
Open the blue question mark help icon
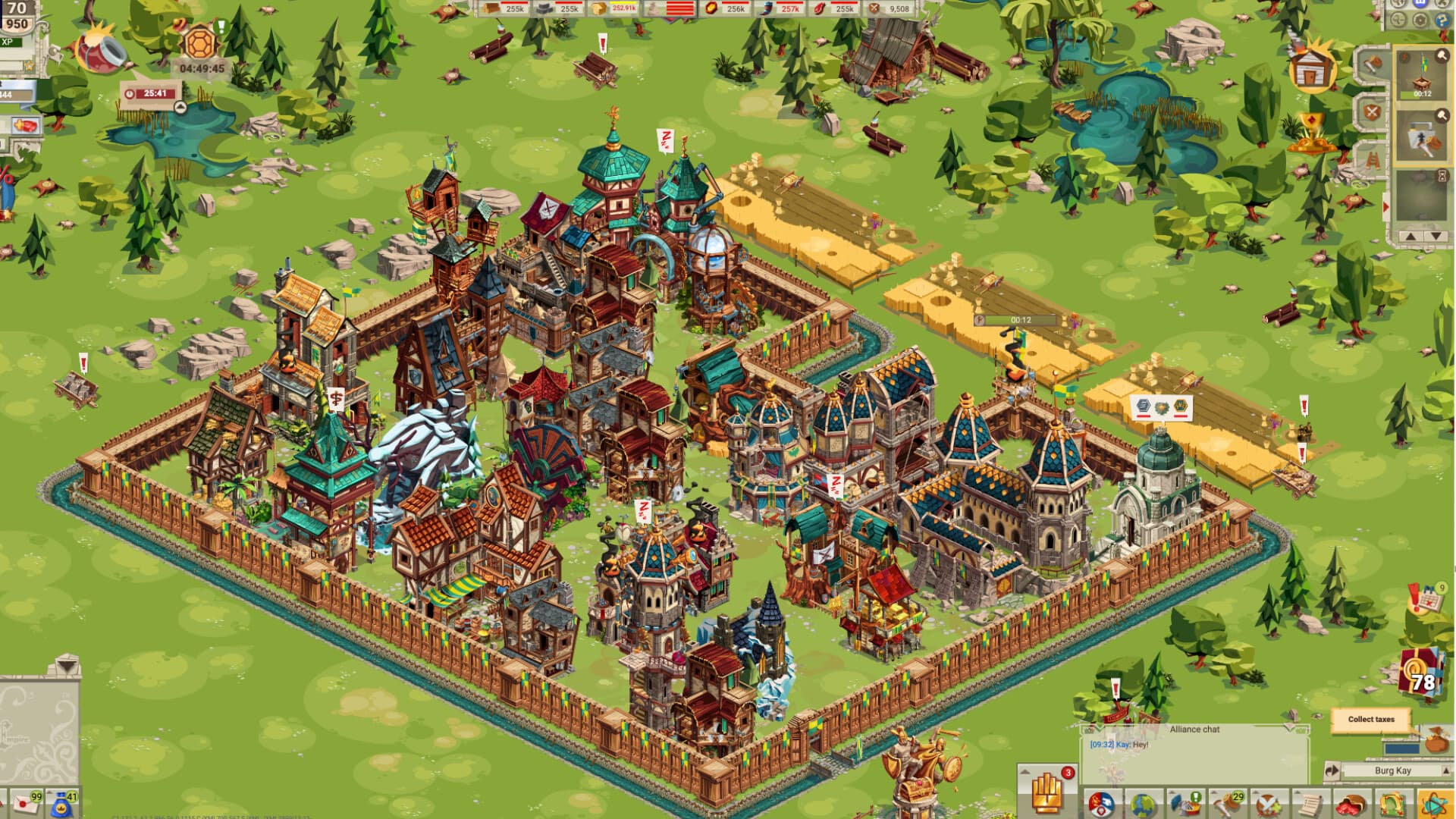pyautogui.click(x=1441, y=20)
